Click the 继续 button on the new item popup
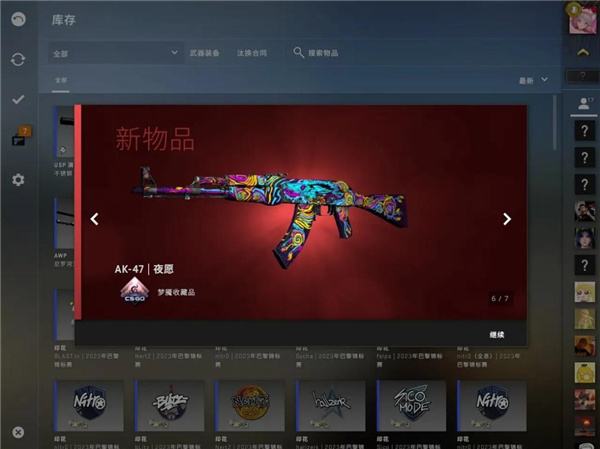Viewport: 600px width, 449px height. click(497, 334)
